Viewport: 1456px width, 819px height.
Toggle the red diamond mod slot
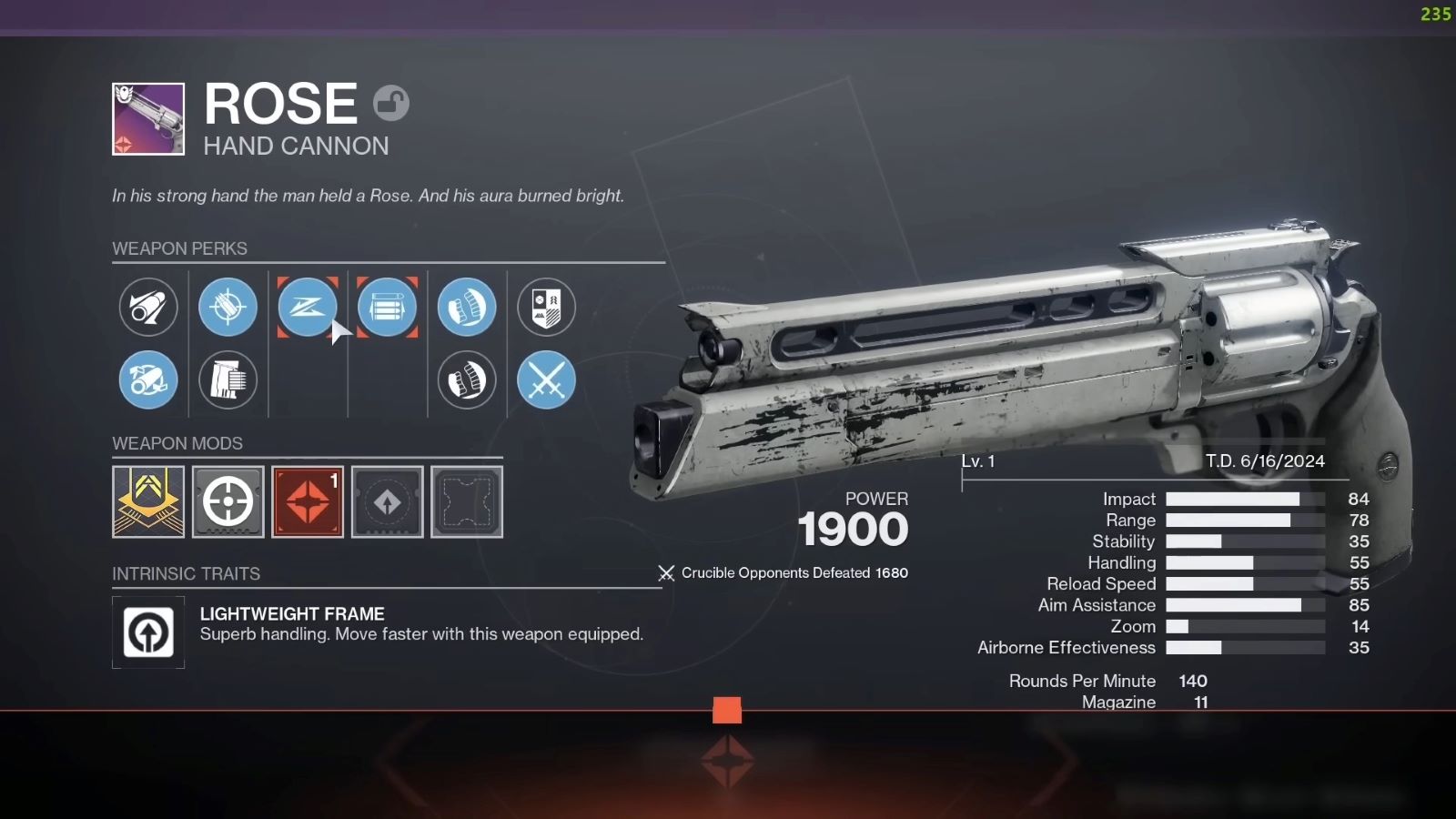tap(308, 501)
